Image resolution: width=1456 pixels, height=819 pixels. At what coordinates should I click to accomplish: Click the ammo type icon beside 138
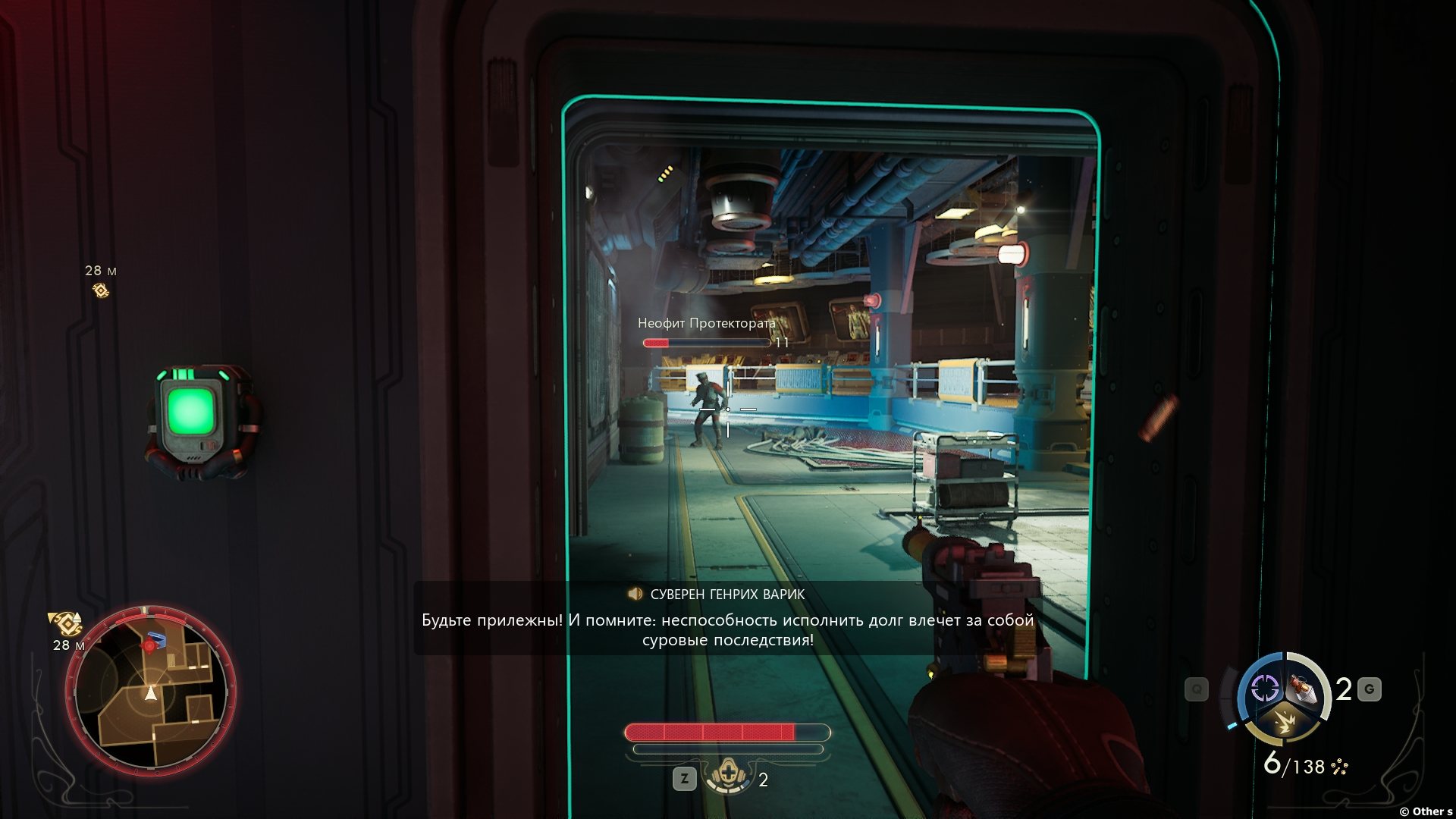(1340, 767)
